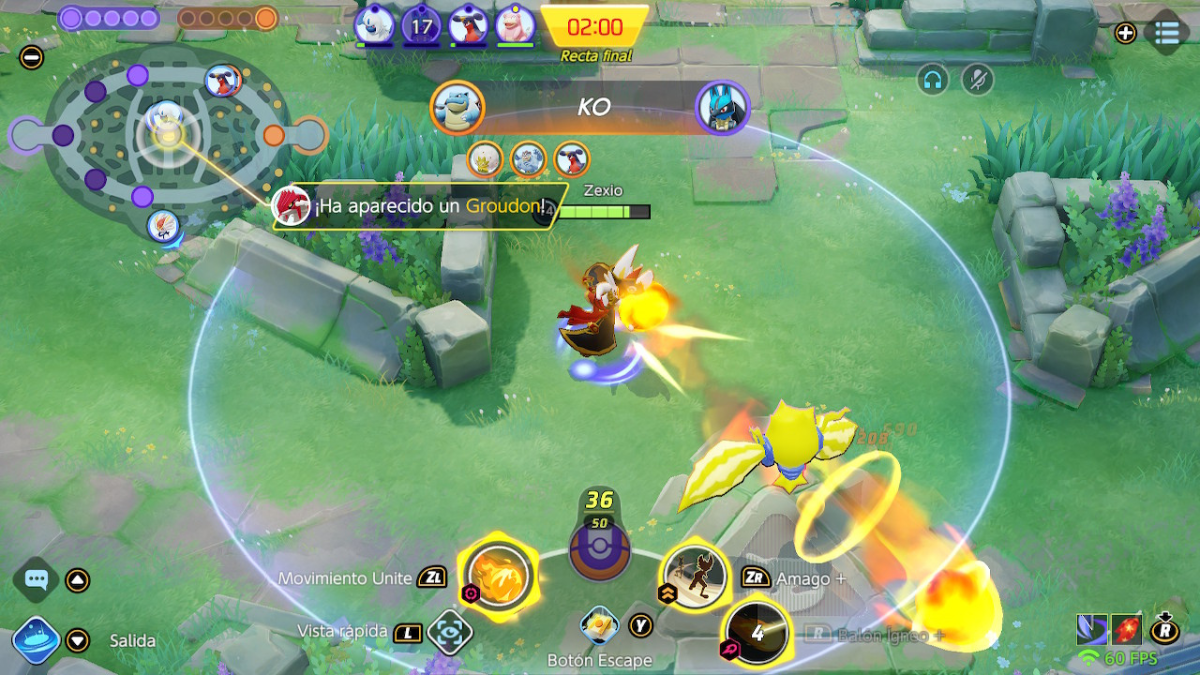Click the plus button next to the menu

(x=1125, y=32)
